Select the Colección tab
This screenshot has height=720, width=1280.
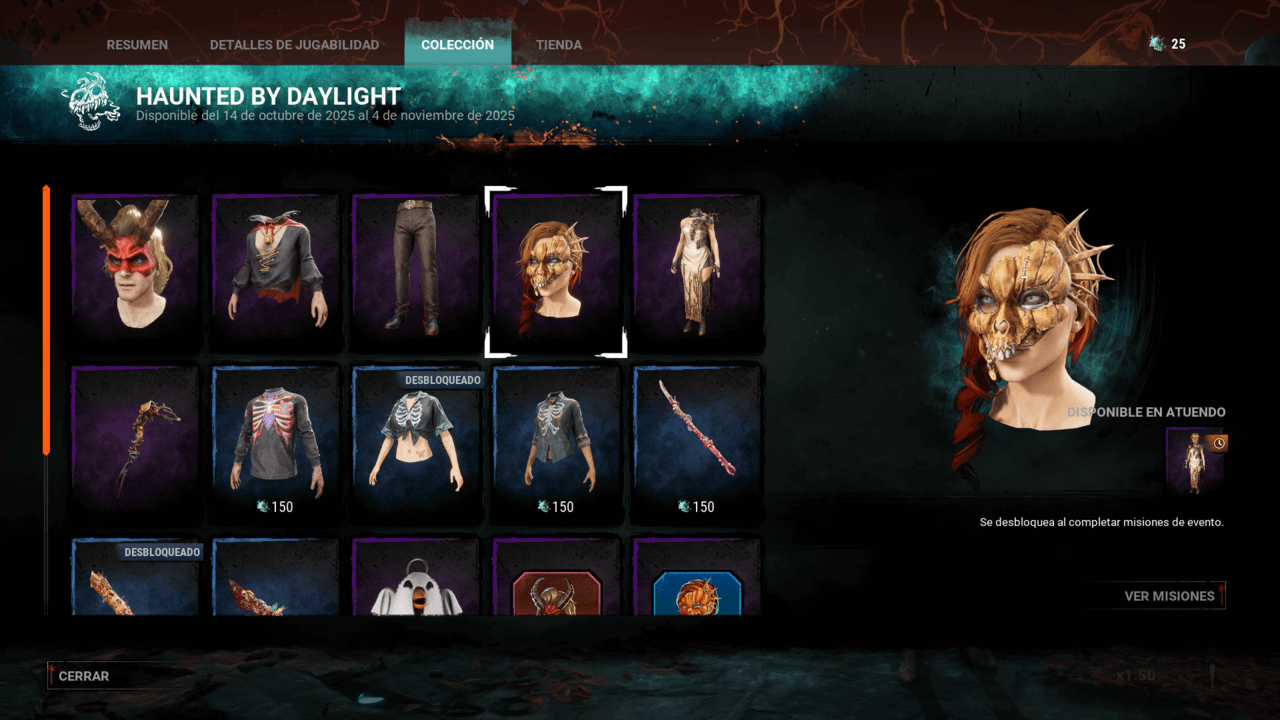(x=457, y=45)
